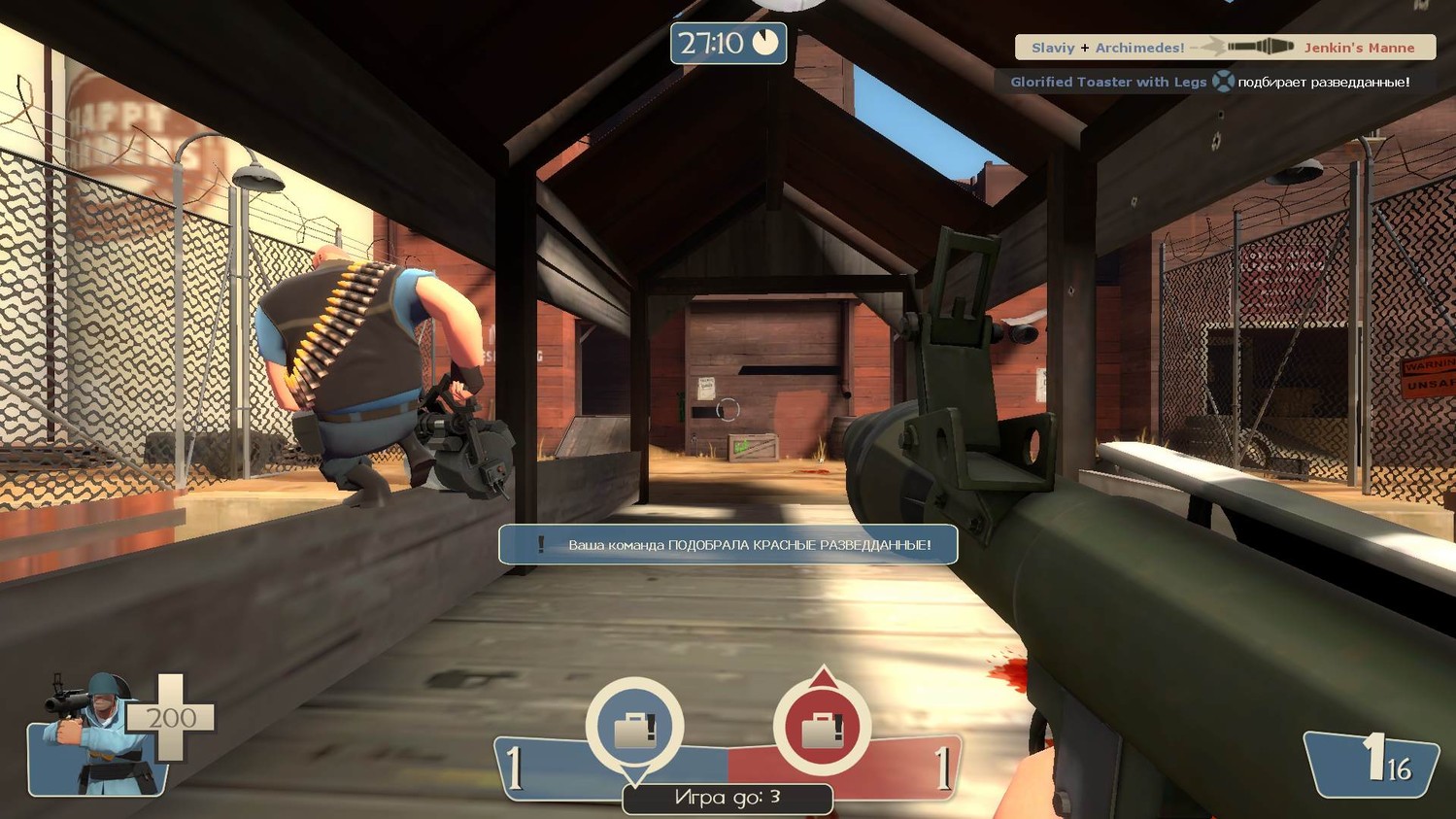Select the Glorified Toaster with Legs pickup notice

click(x=1208, y=82)
